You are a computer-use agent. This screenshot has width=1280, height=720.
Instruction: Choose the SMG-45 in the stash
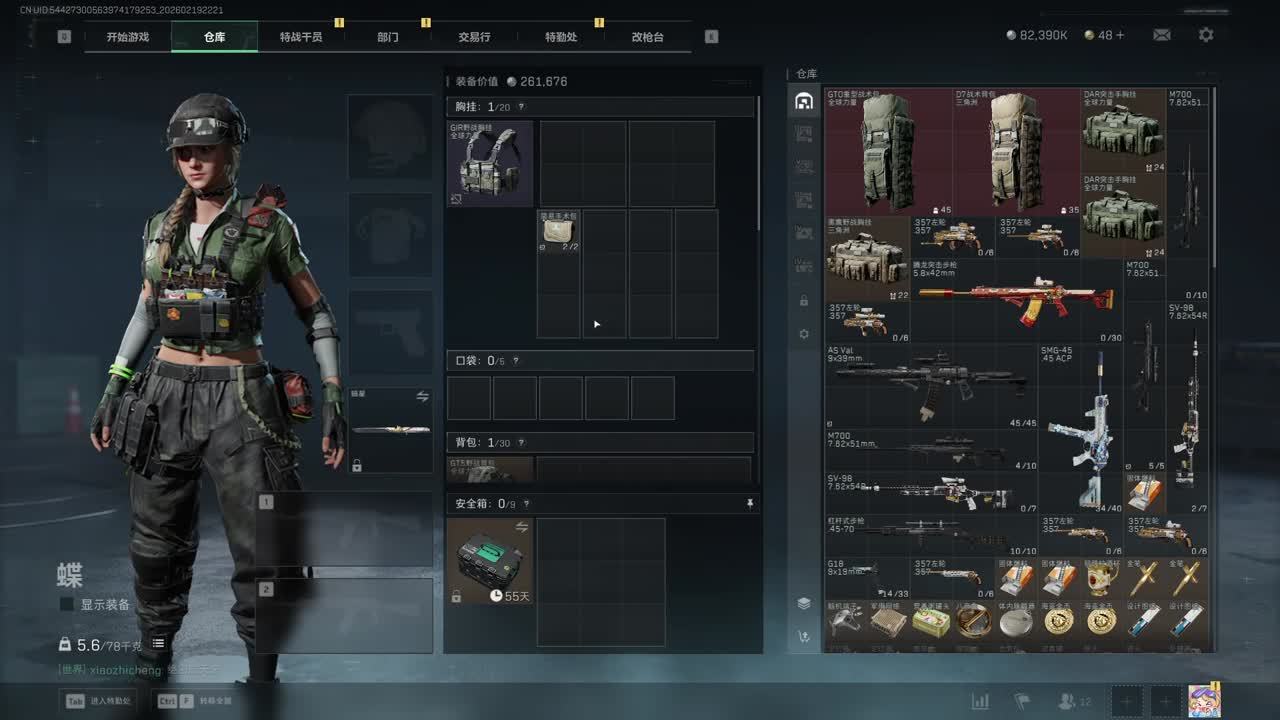[x=1080, y=430]
